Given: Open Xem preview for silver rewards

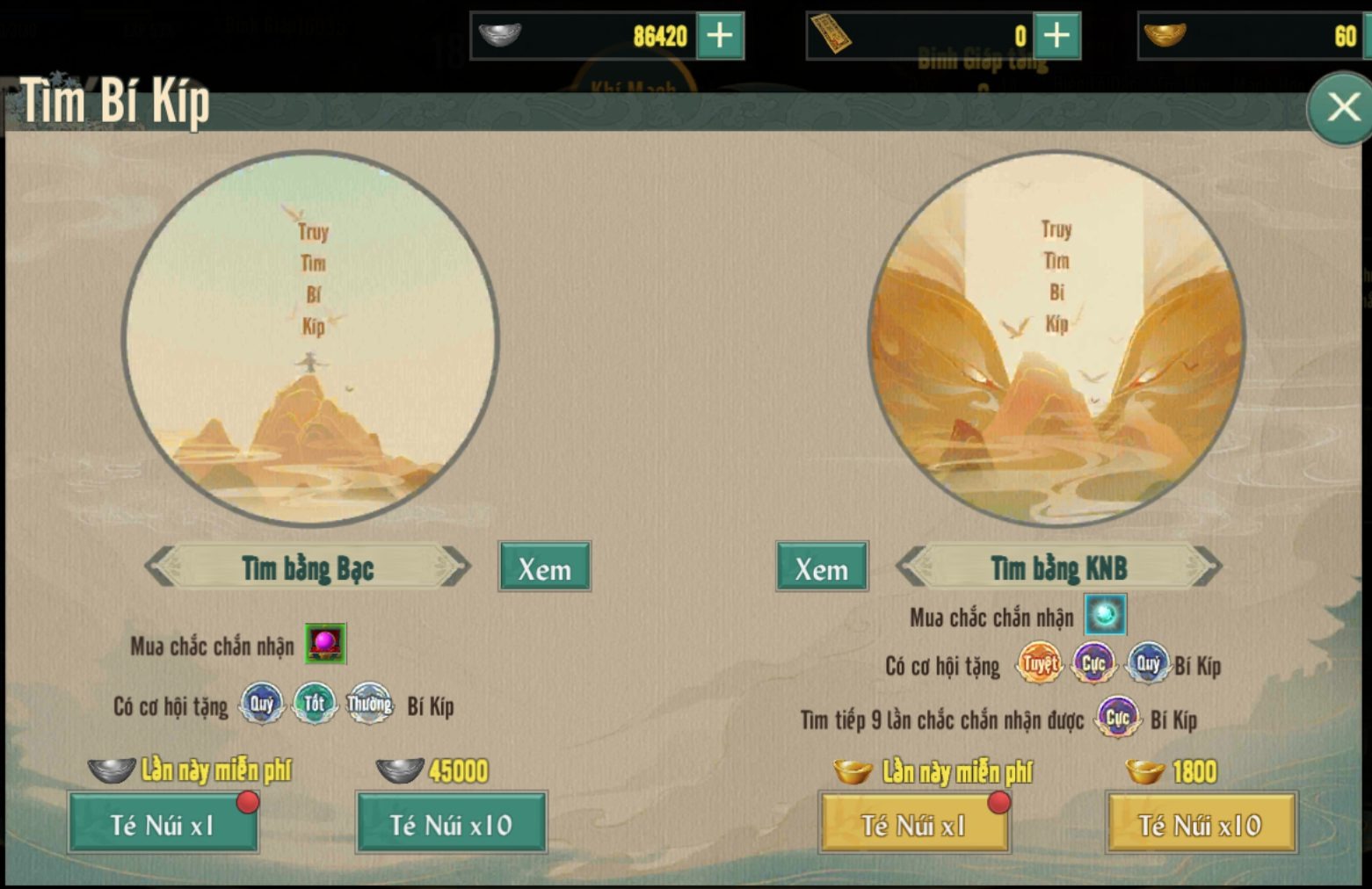Looking at the screenshot, I should [544, 567].
